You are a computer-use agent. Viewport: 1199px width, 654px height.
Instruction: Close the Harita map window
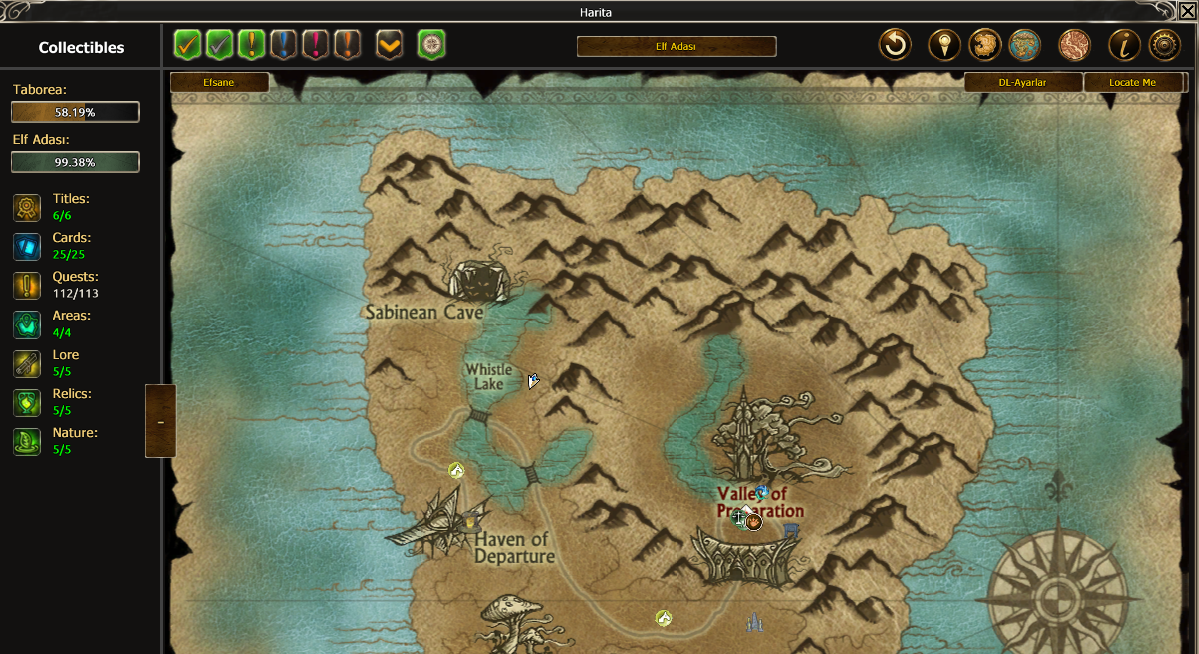[1187, 11]
